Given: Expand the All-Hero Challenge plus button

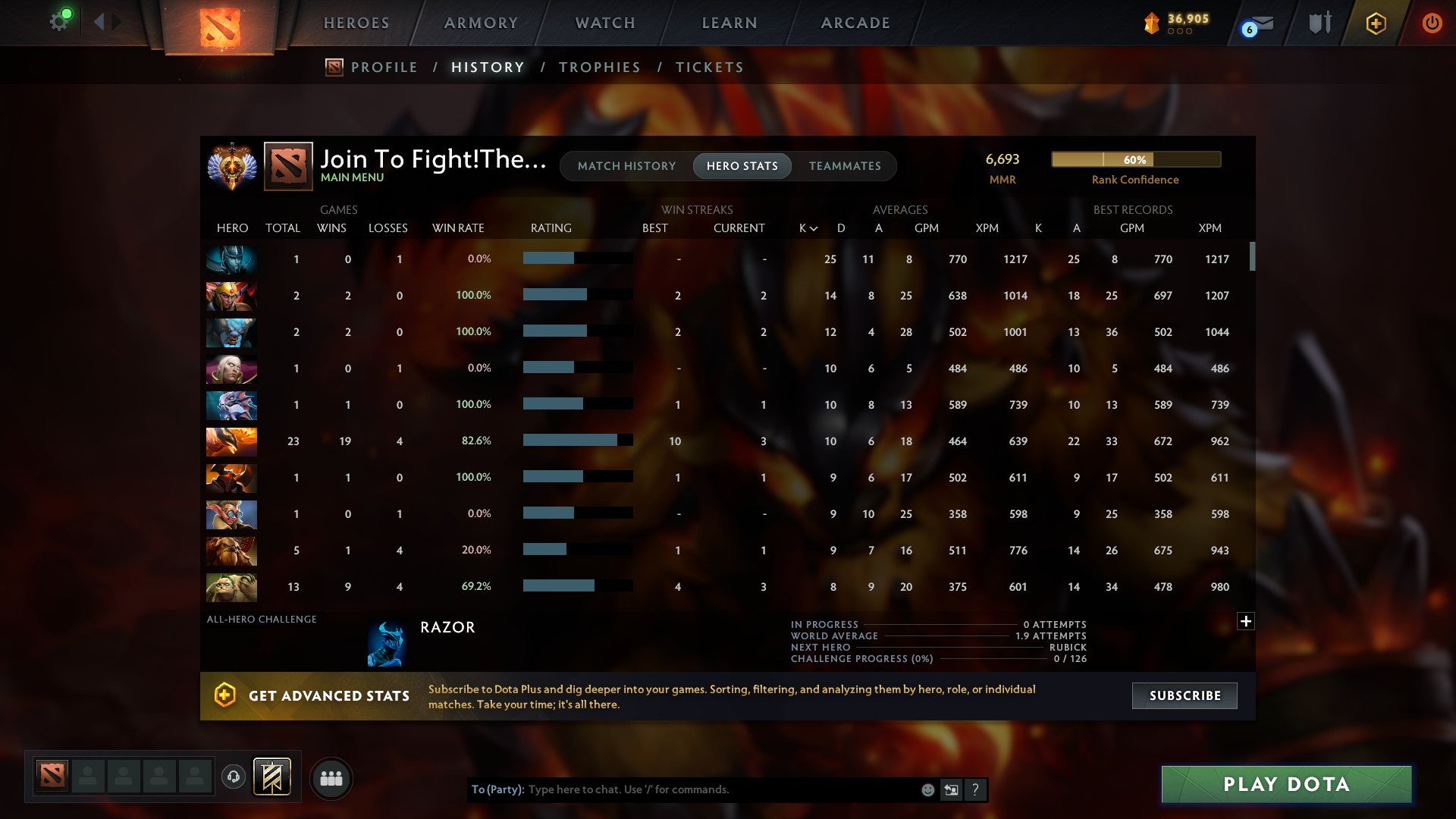Looking at the screenshot, I should (x=1247, y=620).
